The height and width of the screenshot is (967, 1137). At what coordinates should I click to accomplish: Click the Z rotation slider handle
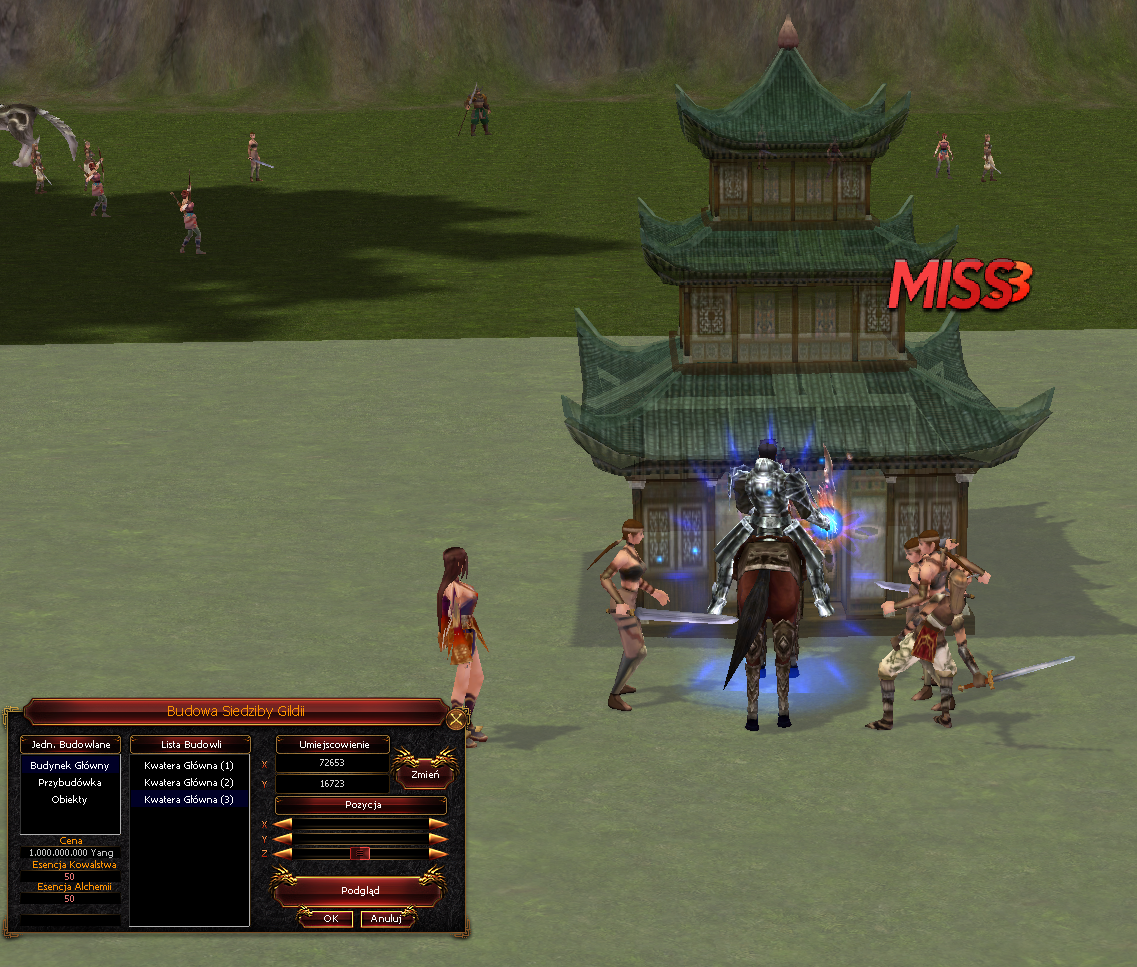point(360,853)
